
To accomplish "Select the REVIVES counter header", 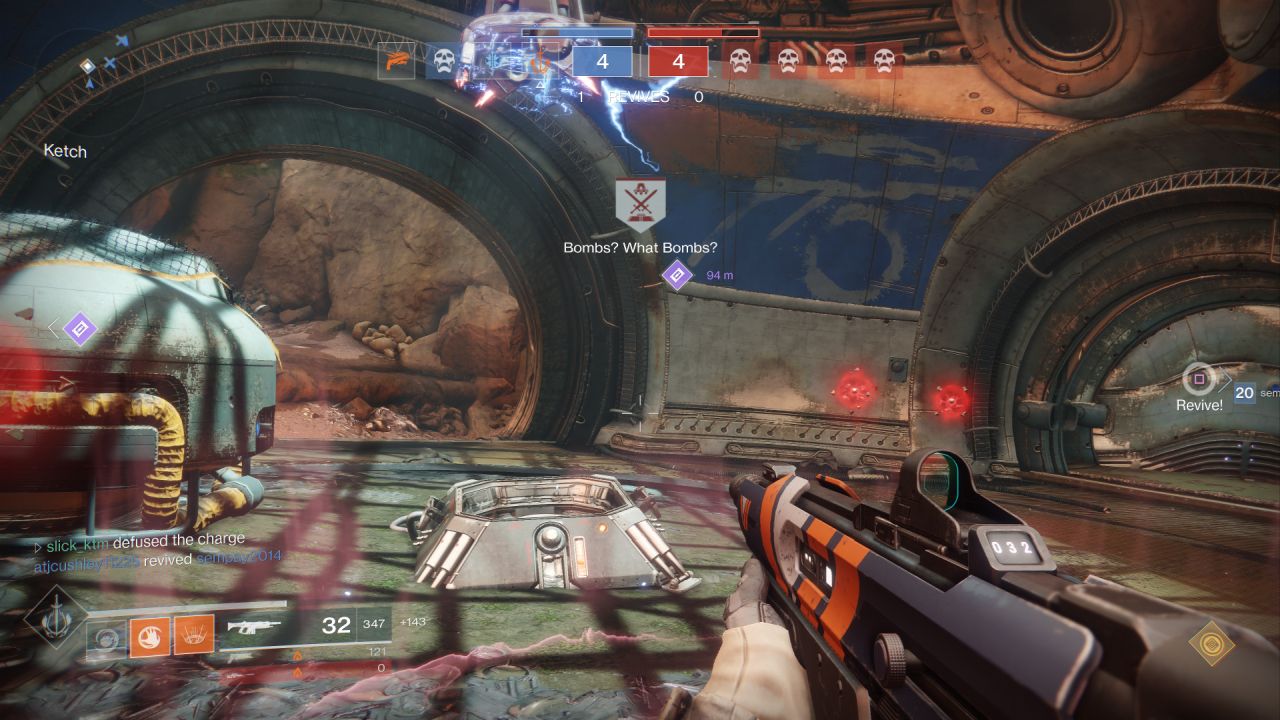I will pyautogui.click(x=640, y=97).
